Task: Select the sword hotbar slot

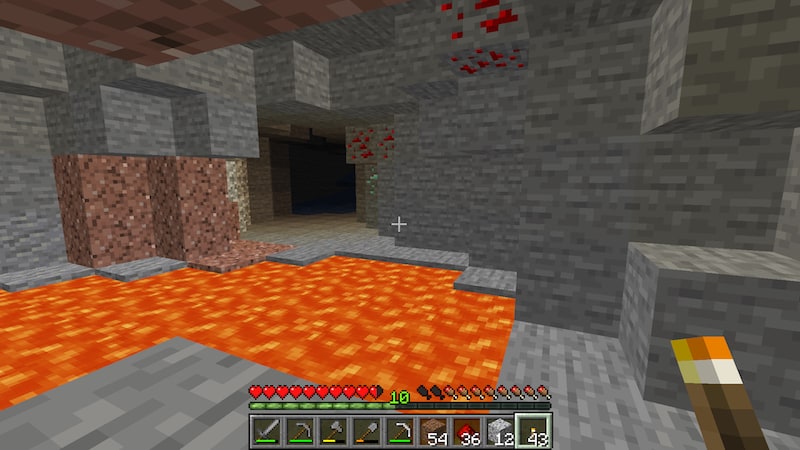Action: tap(267, 431)
